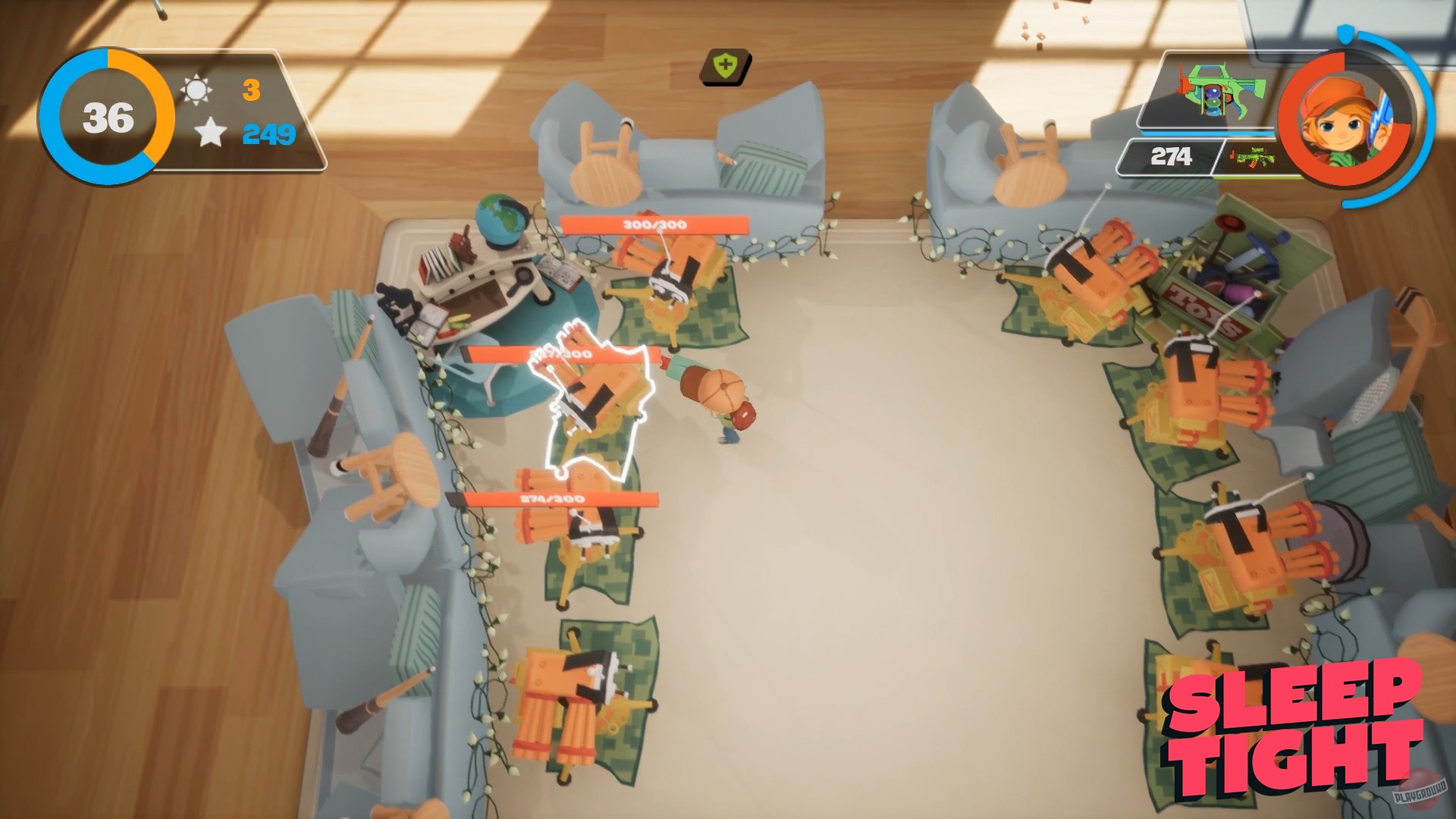
Task: Expand the night counter showing 36
Action: click(107, 115)
